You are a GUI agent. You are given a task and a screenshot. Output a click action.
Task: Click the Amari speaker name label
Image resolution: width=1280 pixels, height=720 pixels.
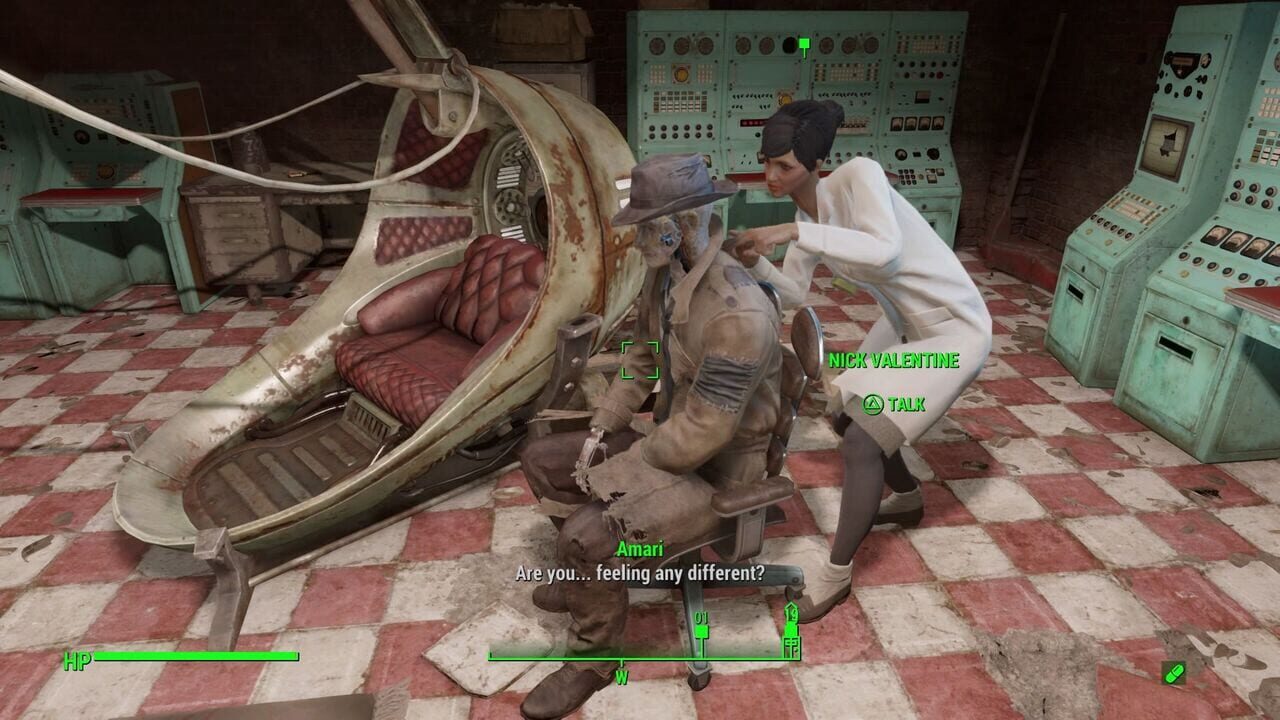point(640,548)
